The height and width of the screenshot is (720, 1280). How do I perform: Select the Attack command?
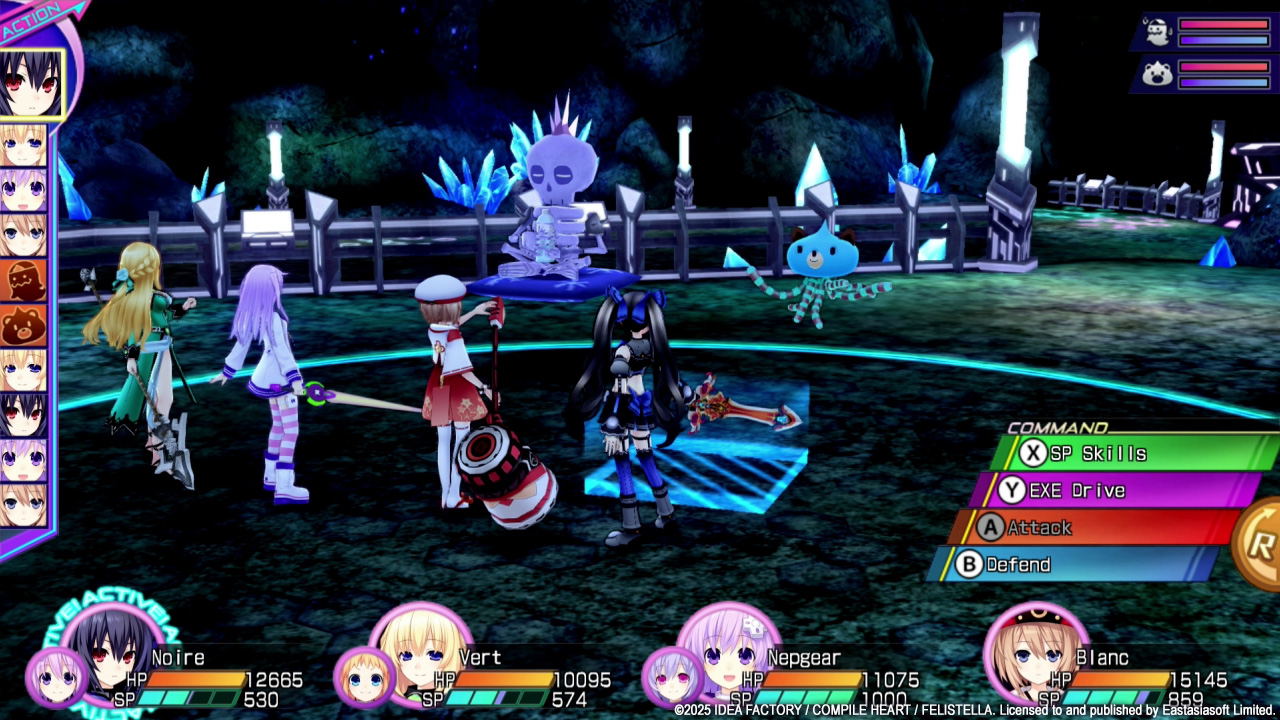pos(1090,527)
